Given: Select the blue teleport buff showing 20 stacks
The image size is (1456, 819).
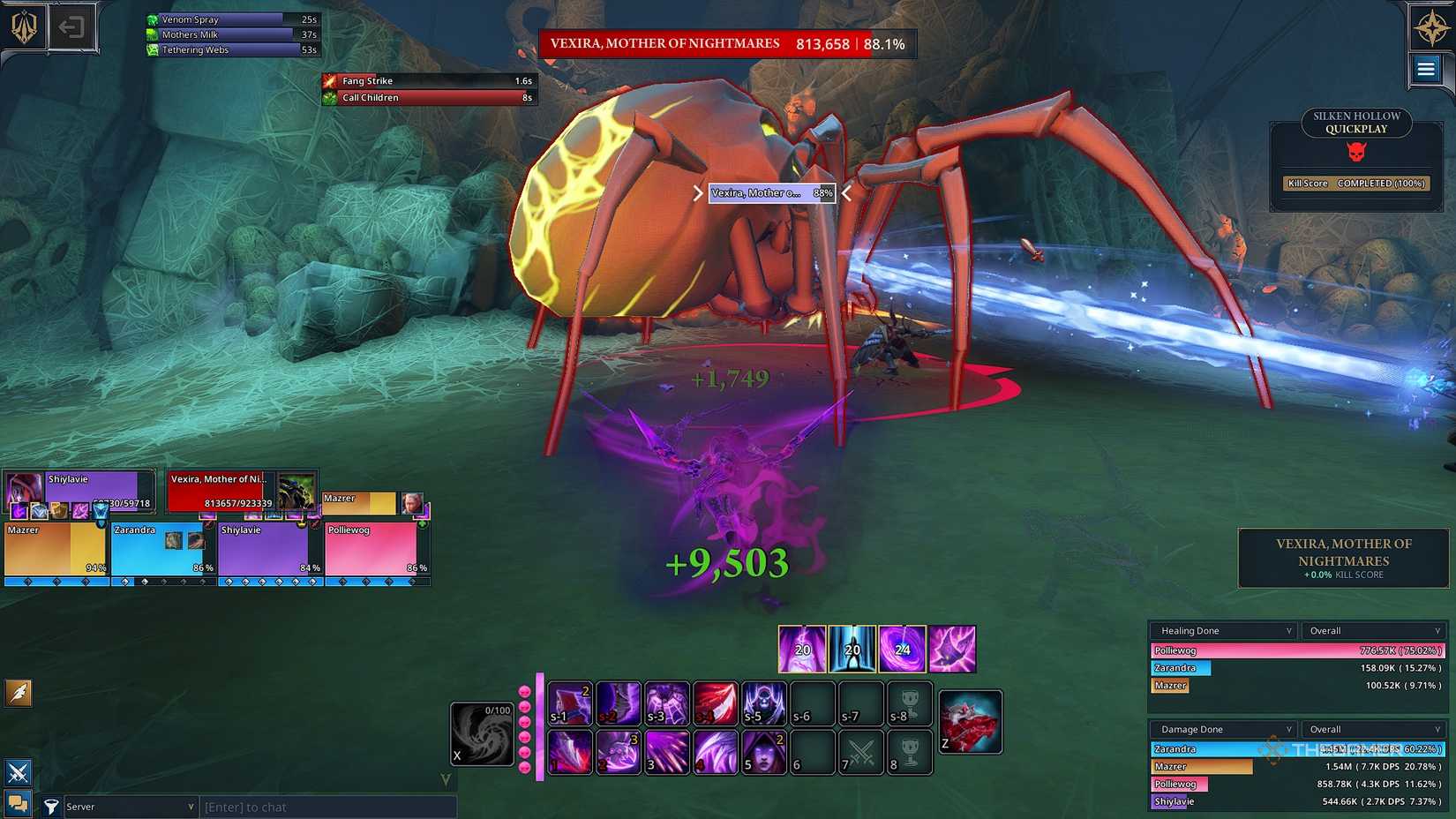Looking at the screenshot, I should pyautogui.click(x=852, y=650).
